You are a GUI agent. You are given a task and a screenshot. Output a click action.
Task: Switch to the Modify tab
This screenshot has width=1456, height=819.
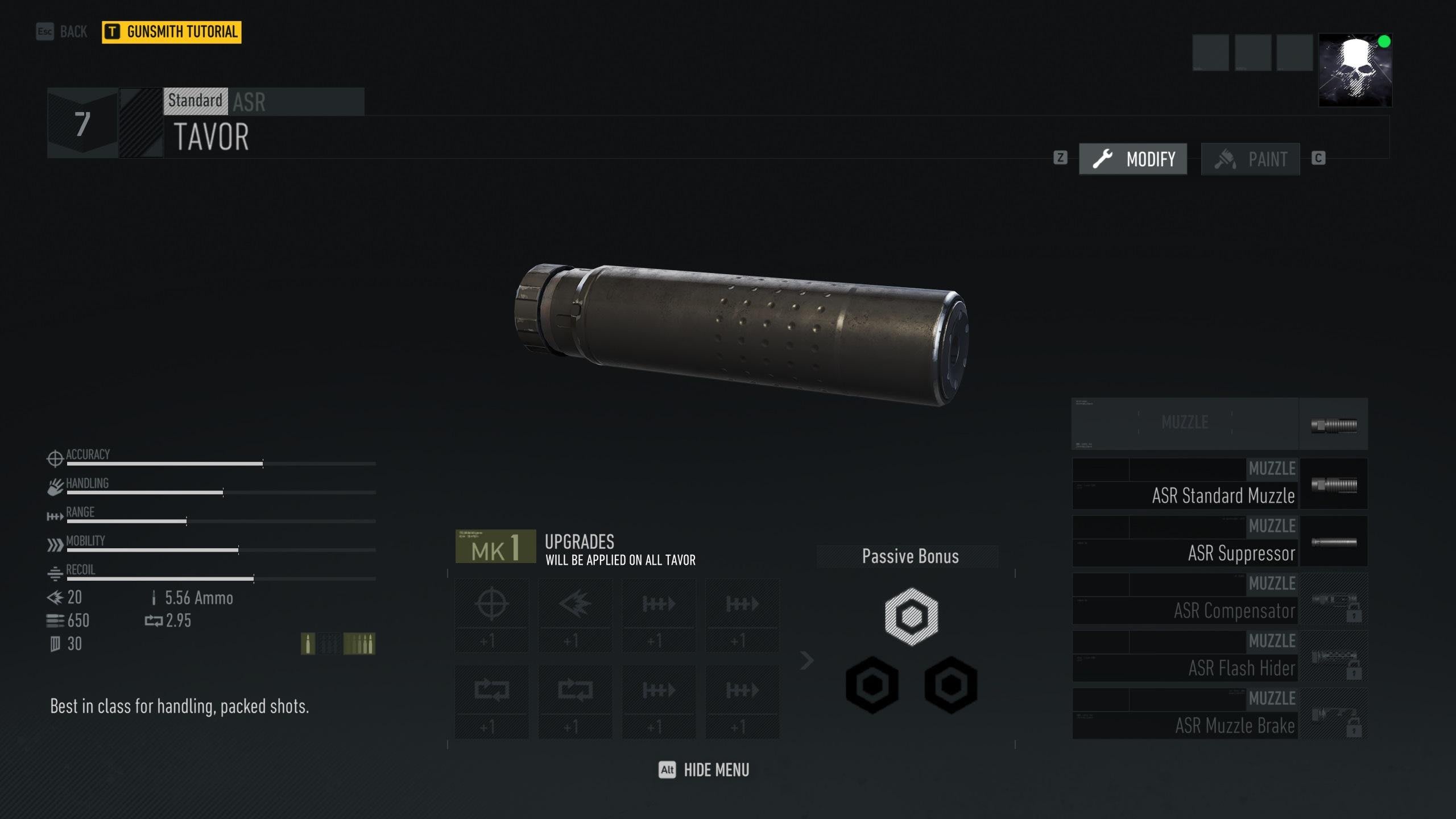point(1133,159)
